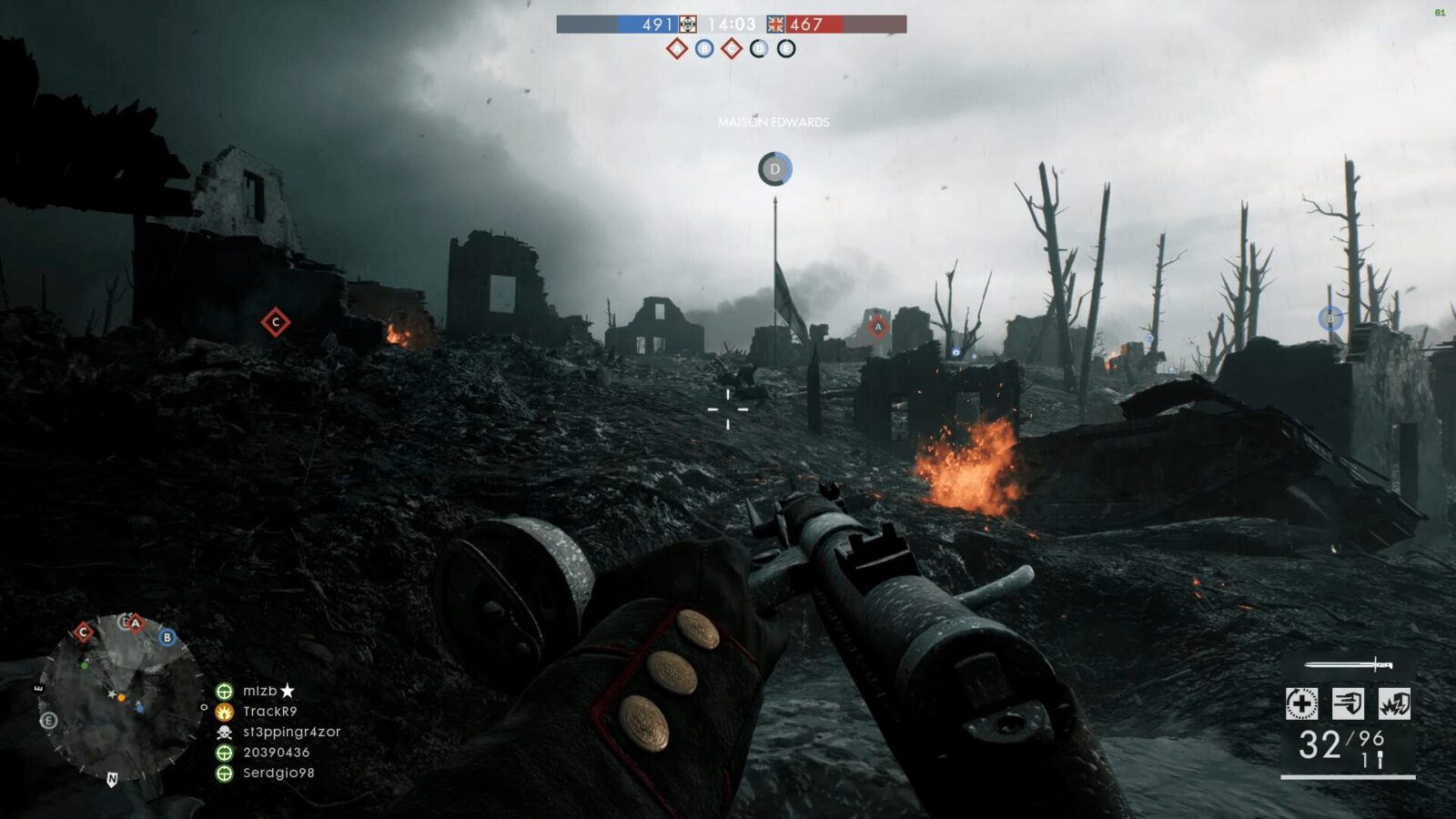Activate the explosion shield specialization icon
The width and height of the screenshot is (1456, 819).
pyautogui.click(x=1394, y=703)
